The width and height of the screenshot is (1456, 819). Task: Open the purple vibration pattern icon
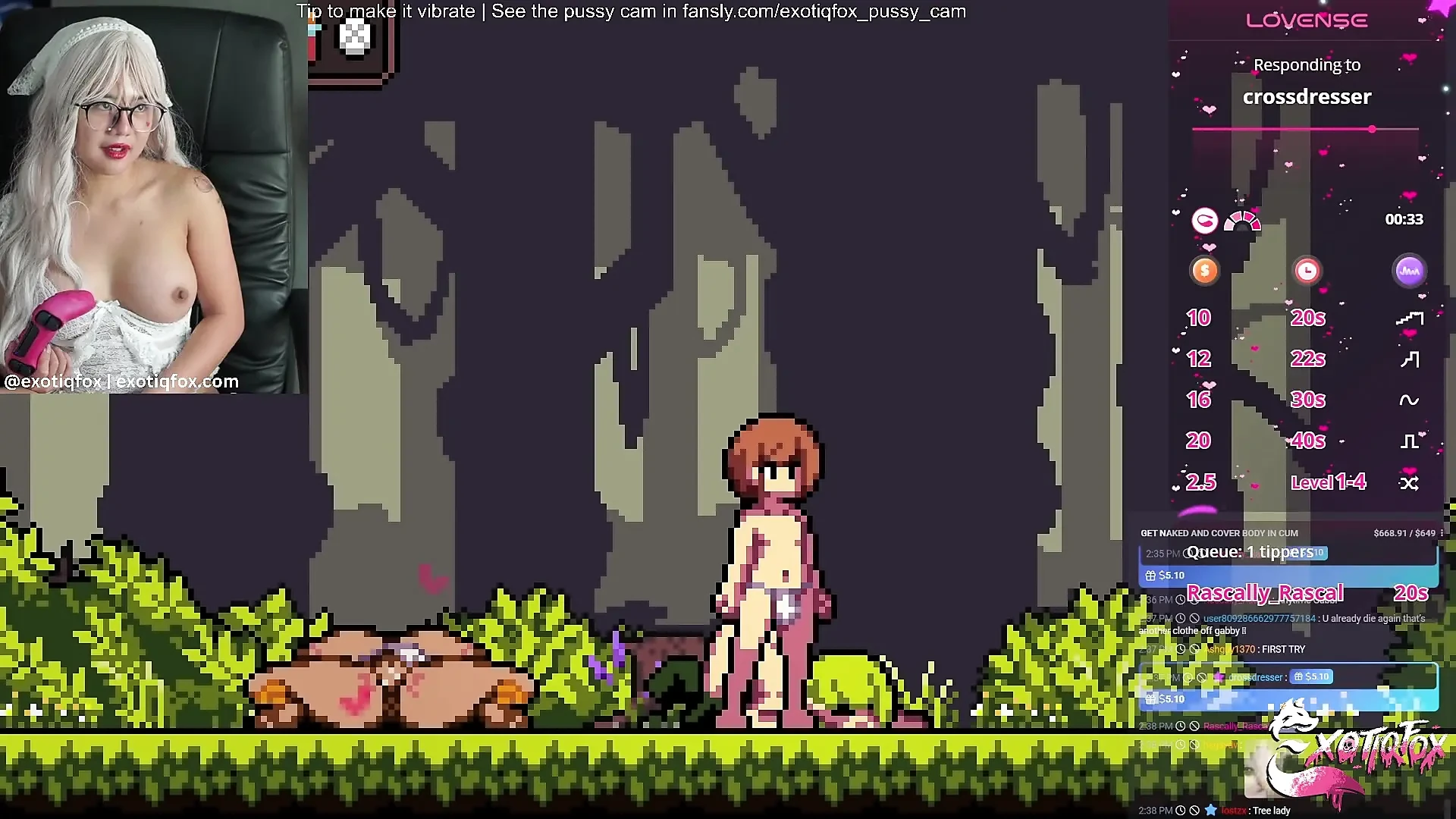pos(1409,271)
